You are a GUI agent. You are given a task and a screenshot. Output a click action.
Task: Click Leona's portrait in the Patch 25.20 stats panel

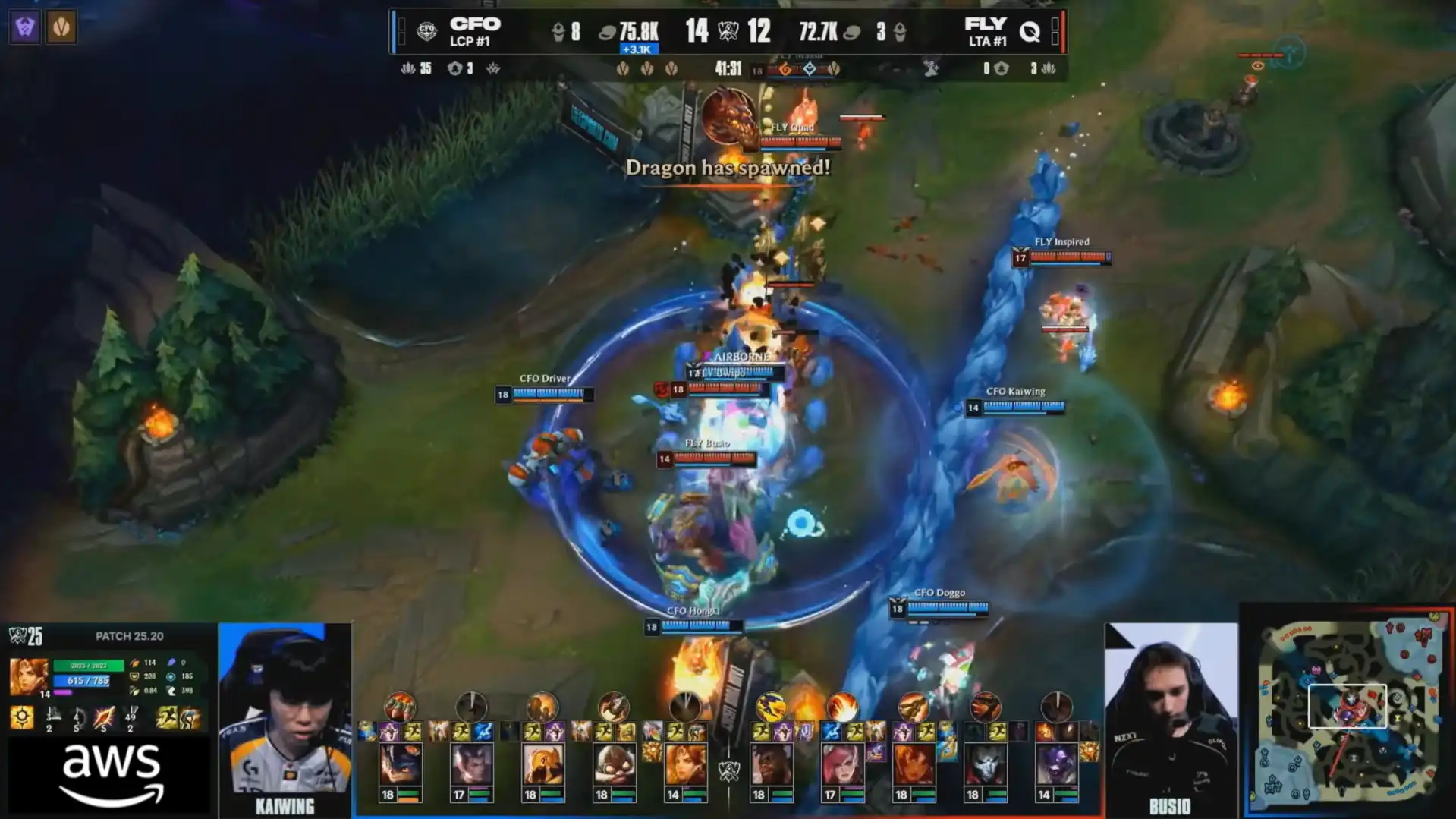tap(28, 676)
